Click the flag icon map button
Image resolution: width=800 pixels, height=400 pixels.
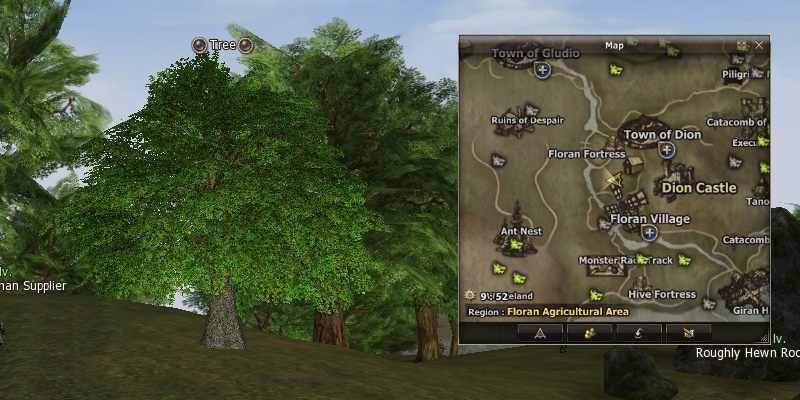pos(687,332)
